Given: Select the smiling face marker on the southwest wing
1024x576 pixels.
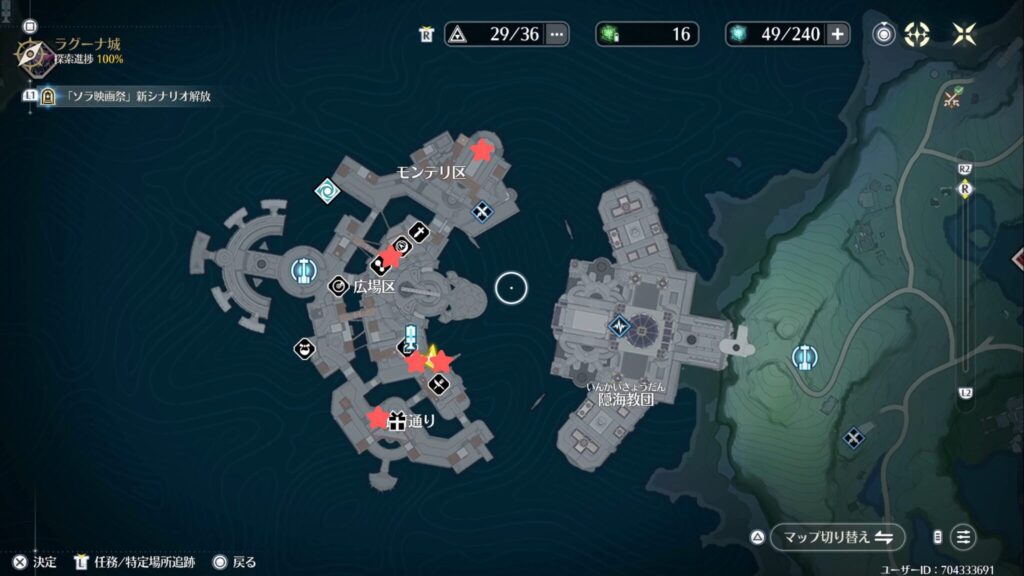Looking at the screenshot, I should point(302,349).
